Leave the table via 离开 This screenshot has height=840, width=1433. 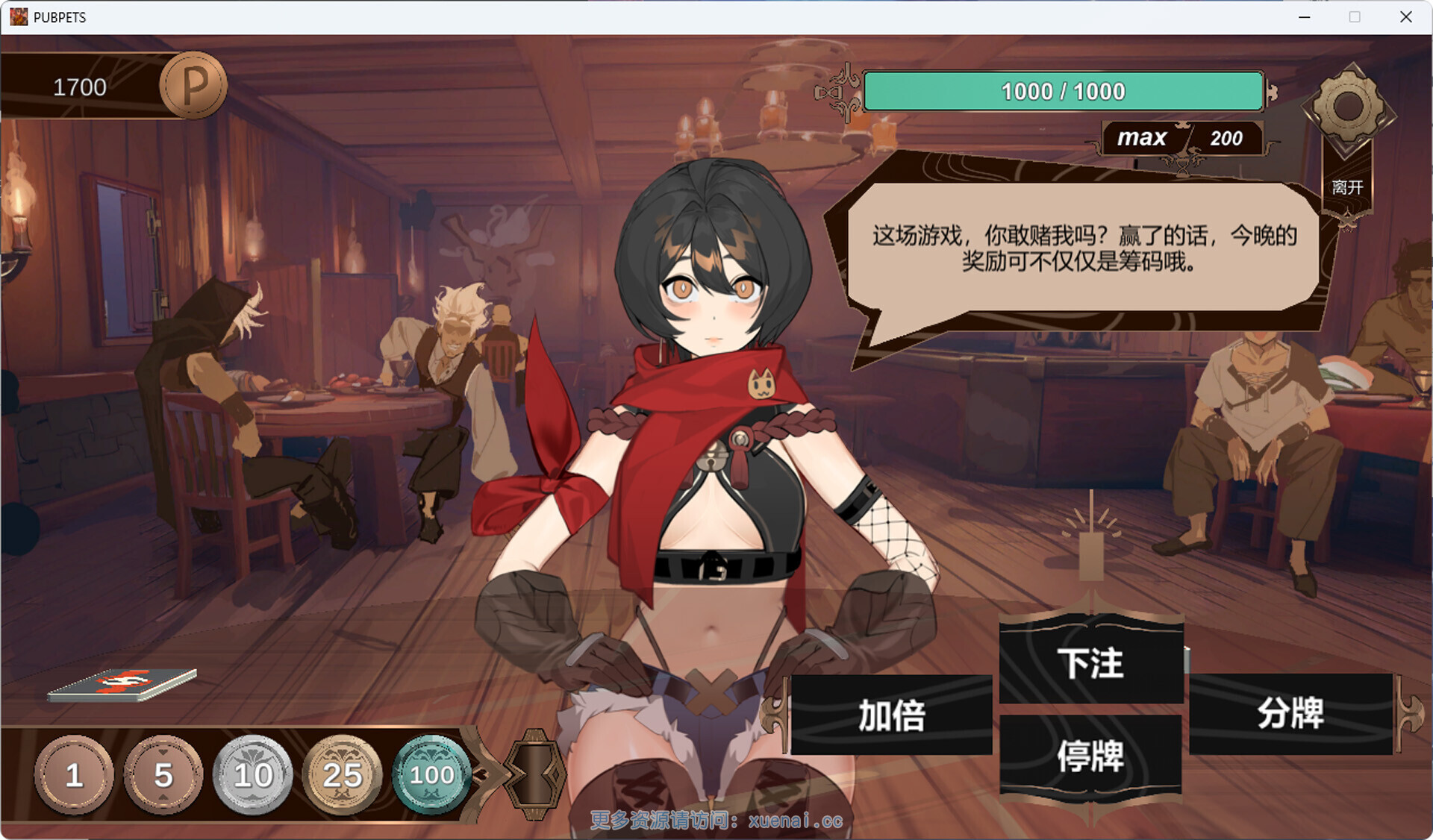point(1347,187)
